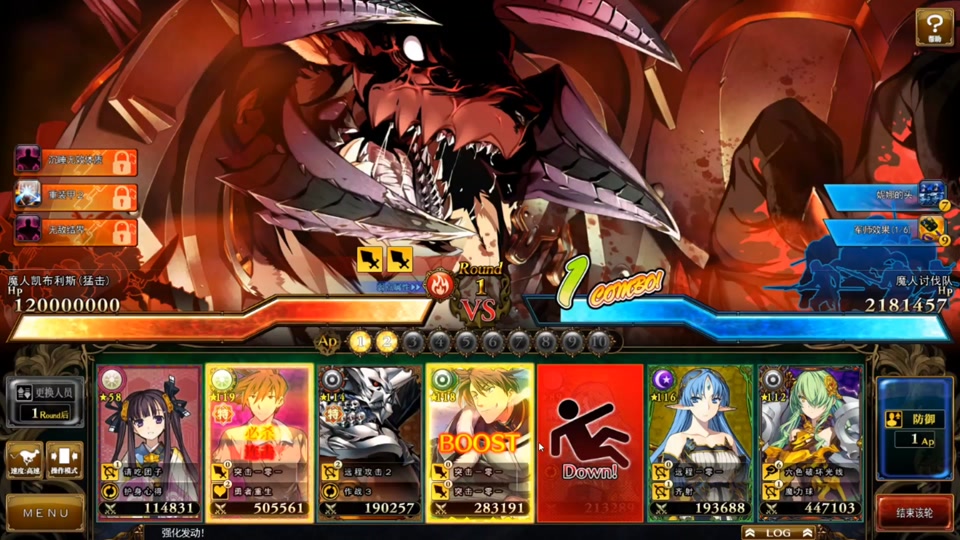Choose the BOOST character card

[x=479, y=442]
